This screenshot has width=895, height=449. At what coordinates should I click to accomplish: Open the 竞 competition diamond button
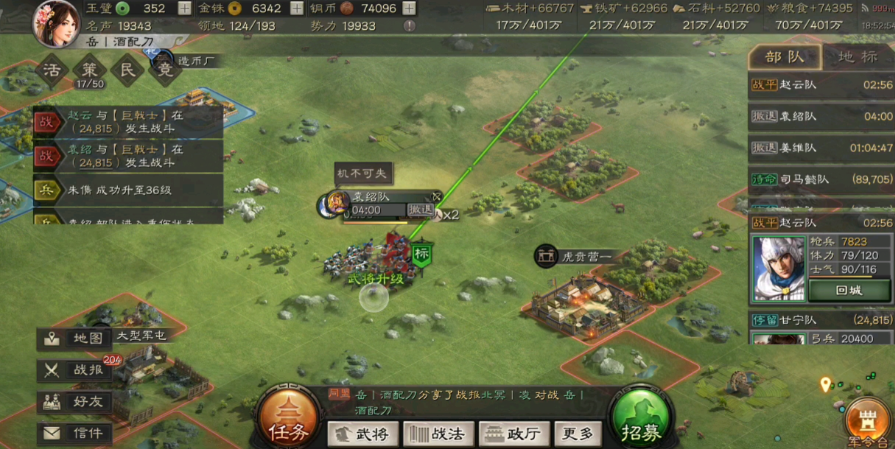coord(164,70)
